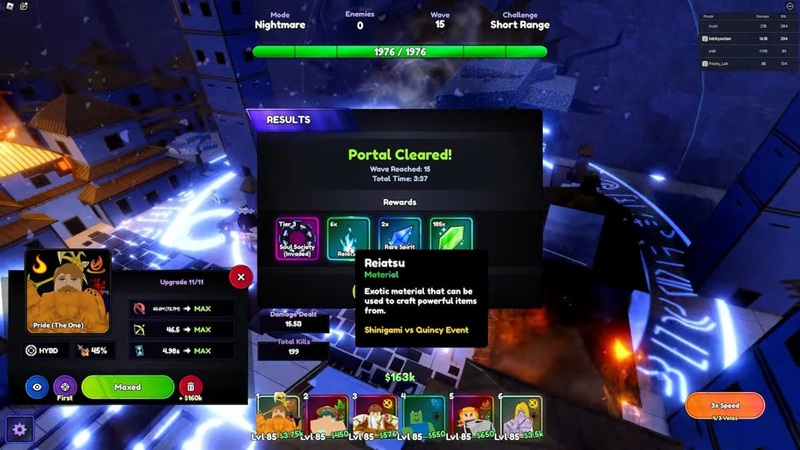
Task: Choose the pale-haired unit in hotbar slot 6
Action: (520, 415)
